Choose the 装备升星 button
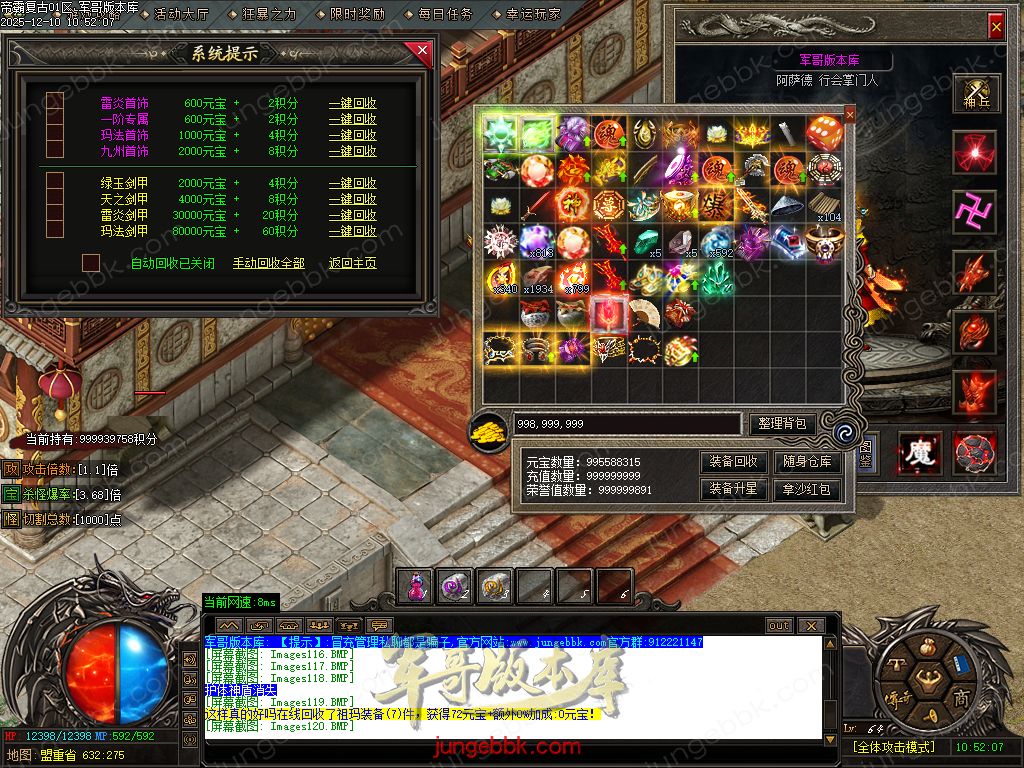The width and height of the screenshot is (1024, 768). [734, 489]
